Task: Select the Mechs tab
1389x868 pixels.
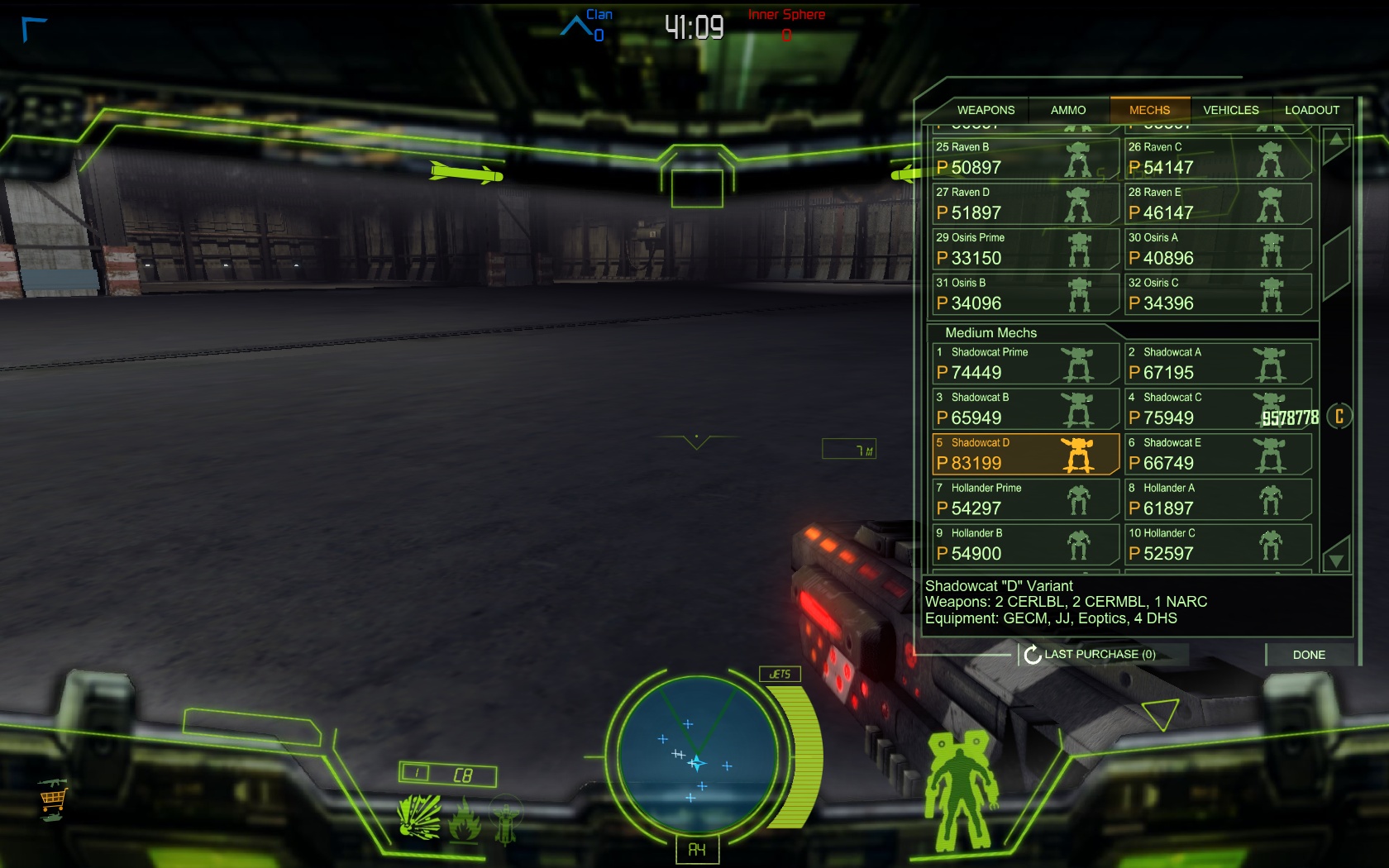Action: point(1149,110)
